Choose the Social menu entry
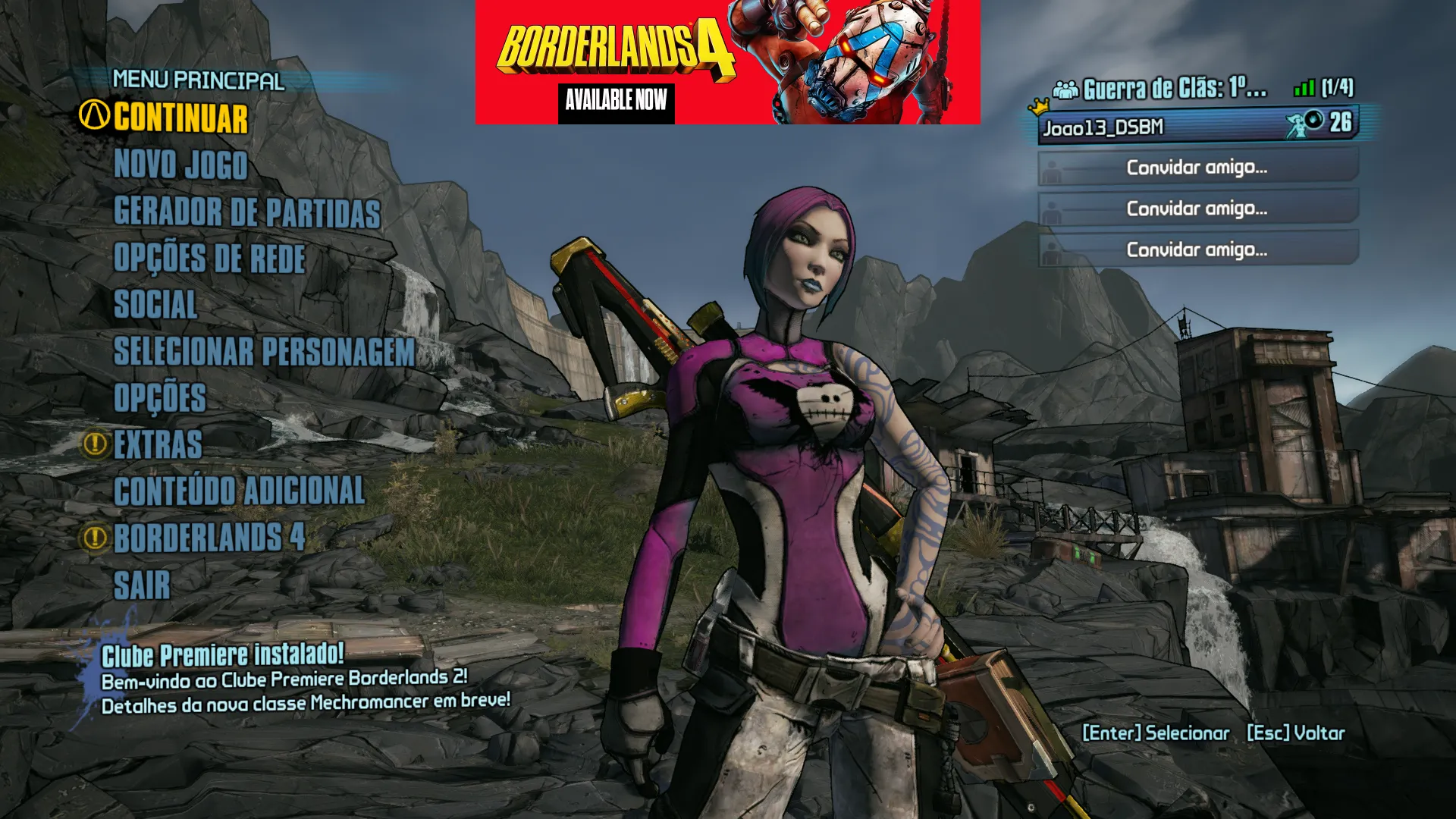 [155, 305]
